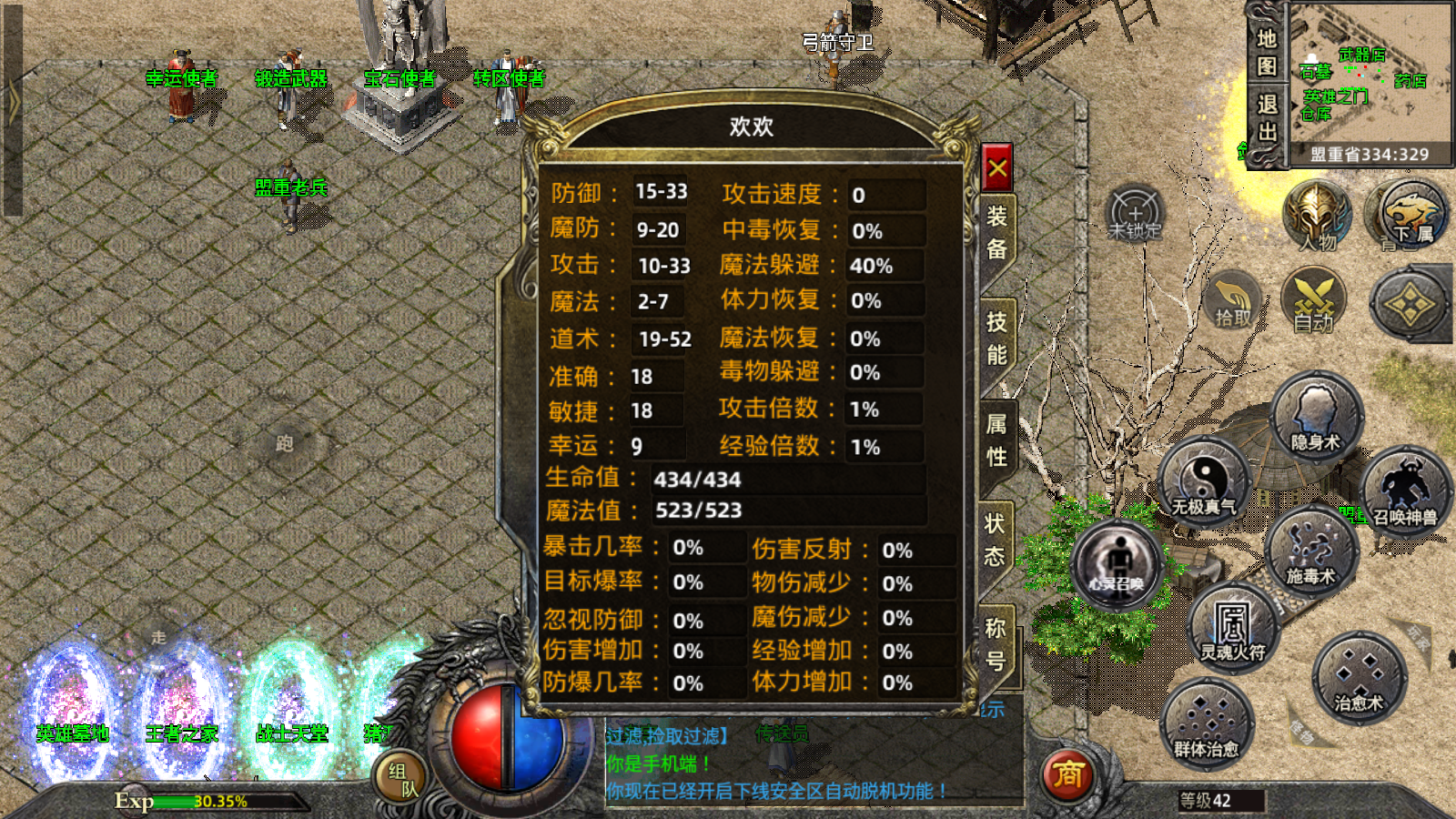Activate the 拾取 pickup button

pos(1233,302)
